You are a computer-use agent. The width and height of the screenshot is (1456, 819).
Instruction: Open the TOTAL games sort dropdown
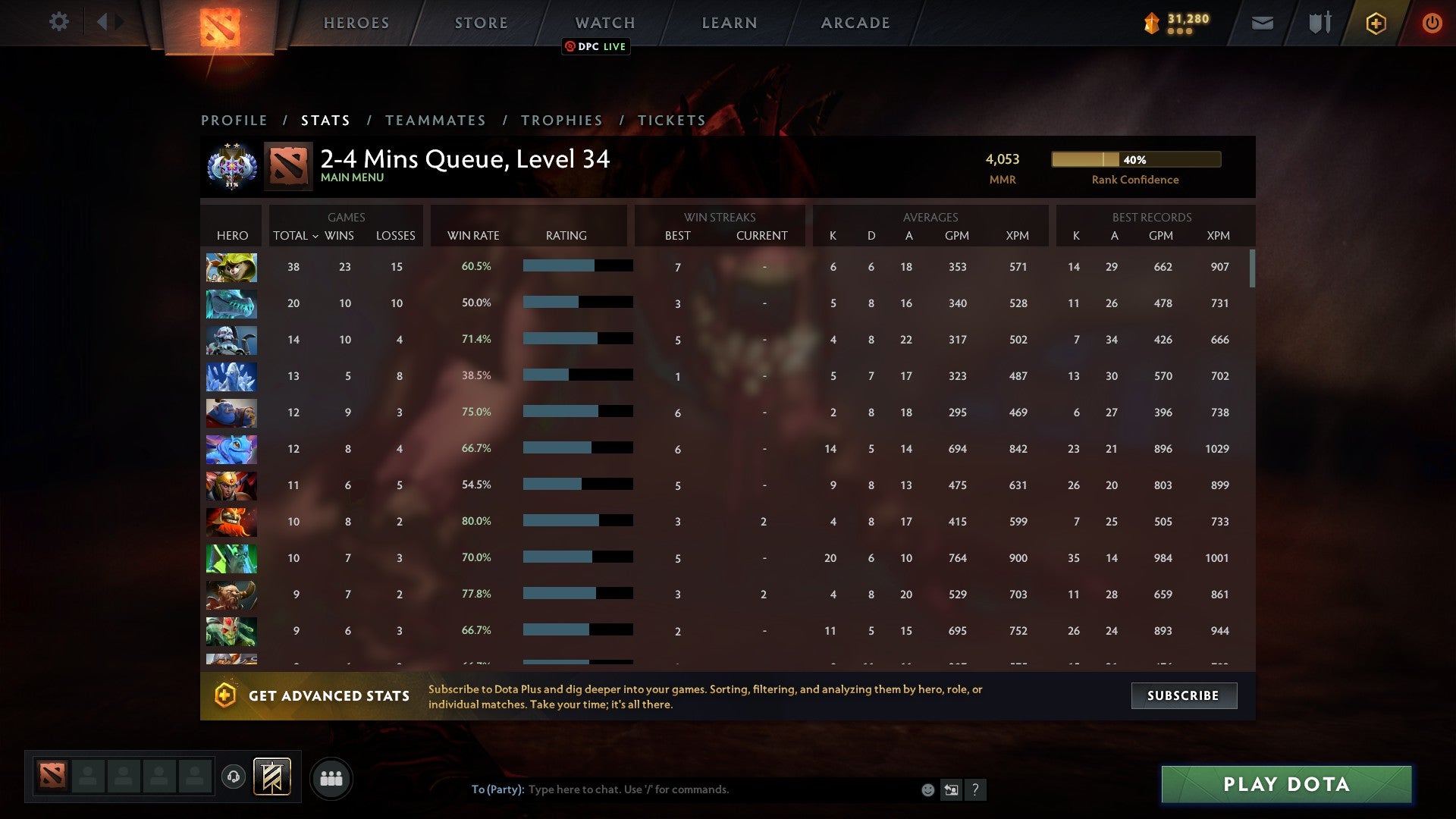(297, 236)
